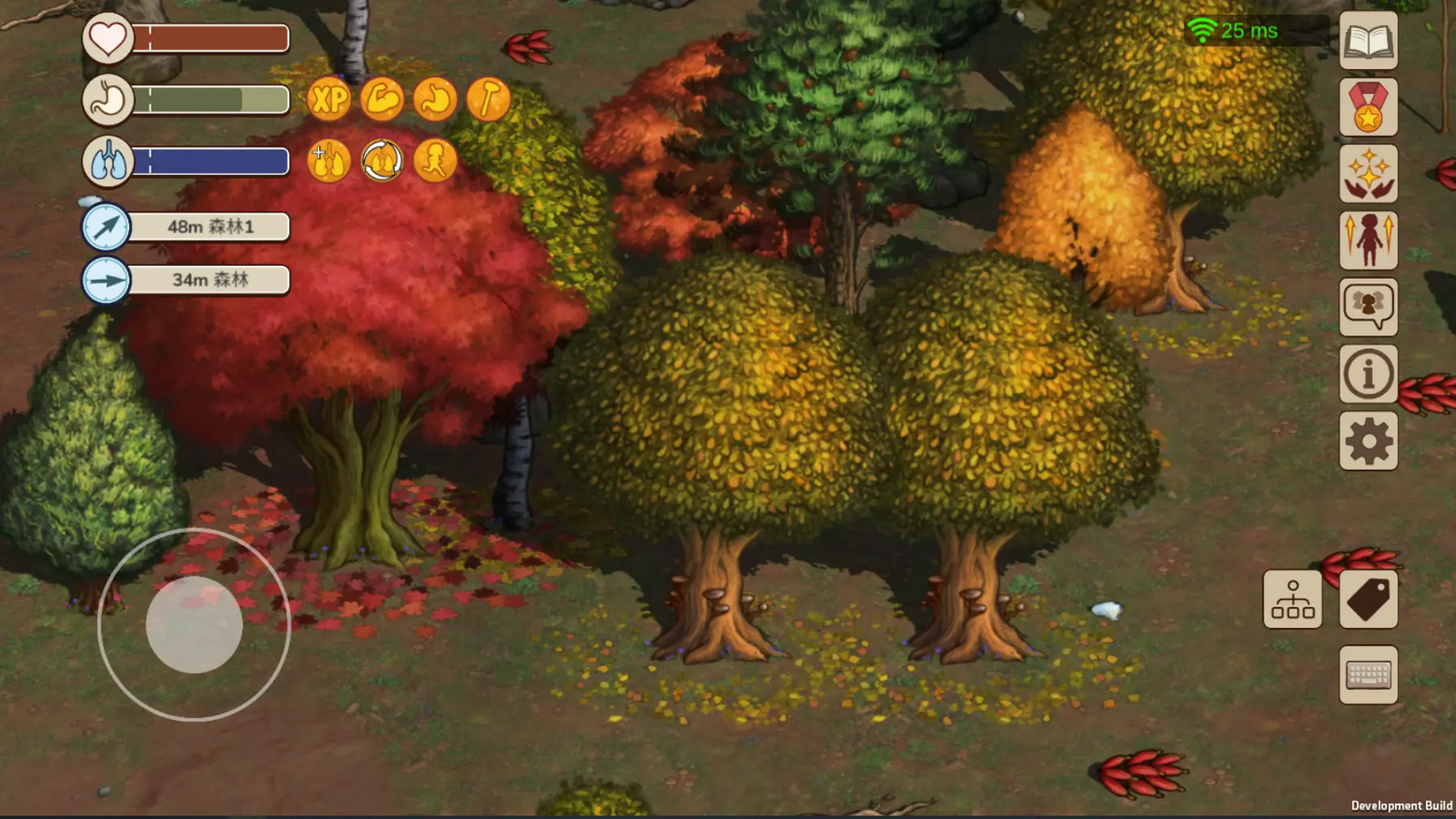Select the XP boost icon
Image resolution: width=1456 pixels, height=819 pixels.
tap(328, 99)
